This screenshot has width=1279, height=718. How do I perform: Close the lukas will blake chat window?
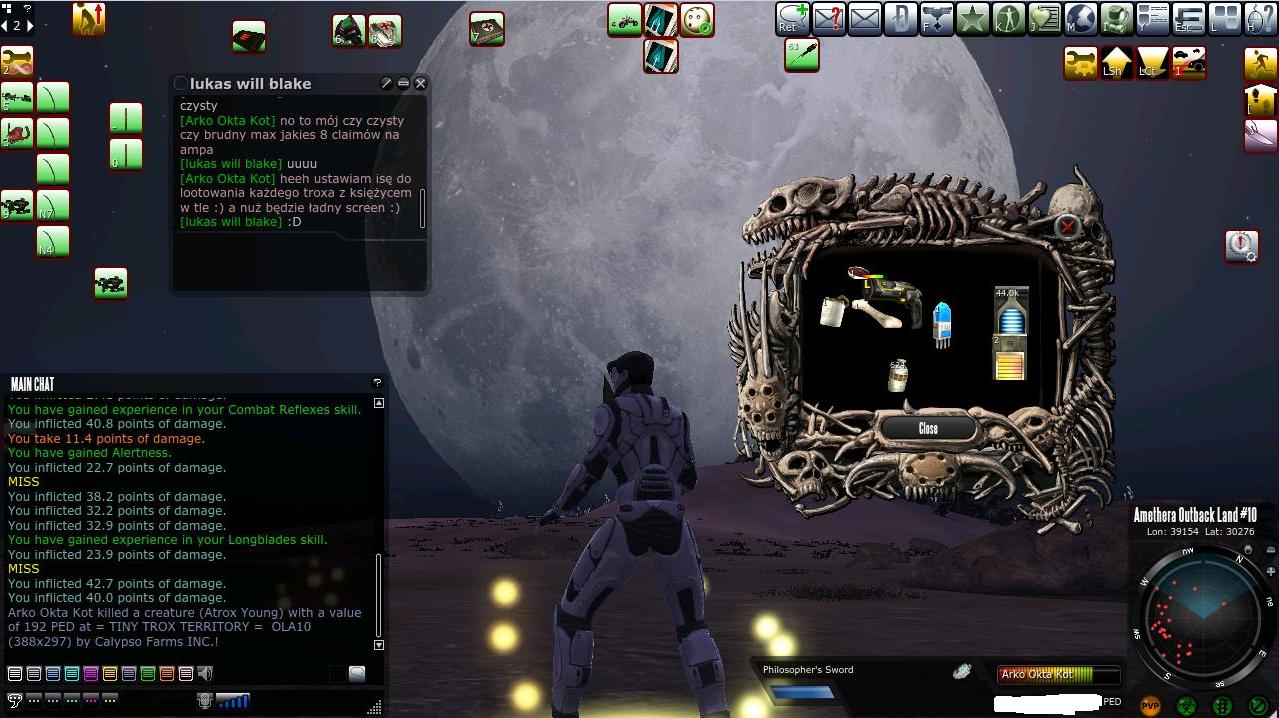pyautogui.click(x=421, y=84)
